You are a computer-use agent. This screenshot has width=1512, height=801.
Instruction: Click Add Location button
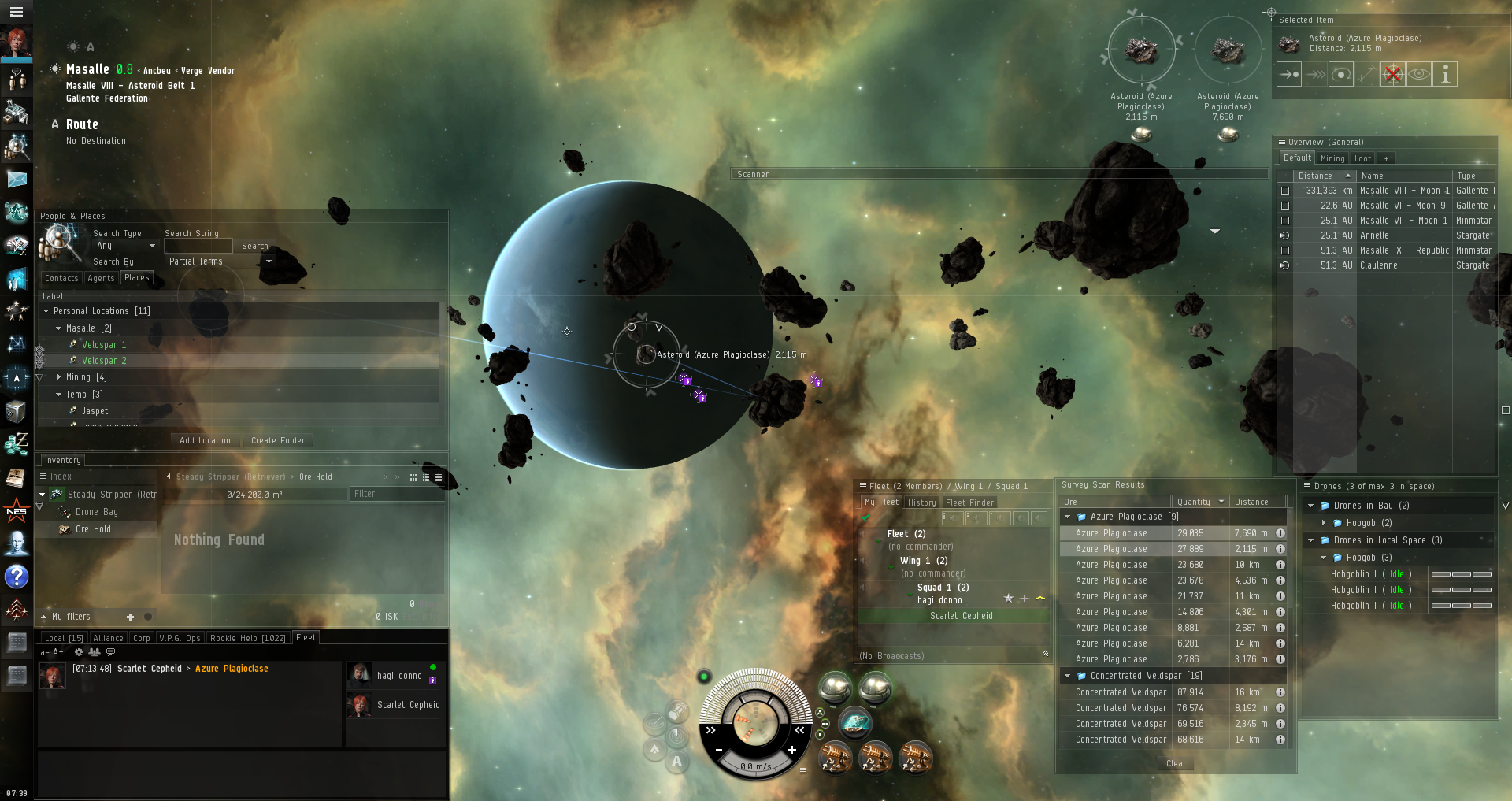[x=205, y=440]
